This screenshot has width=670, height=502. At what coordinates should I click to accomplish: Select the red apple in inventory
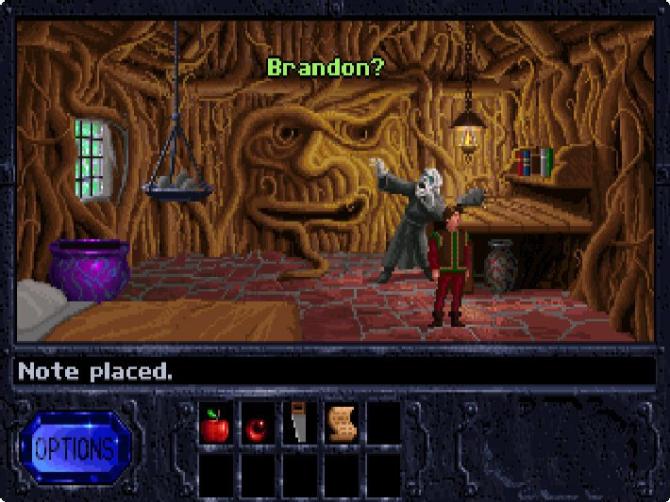point(215,425)
